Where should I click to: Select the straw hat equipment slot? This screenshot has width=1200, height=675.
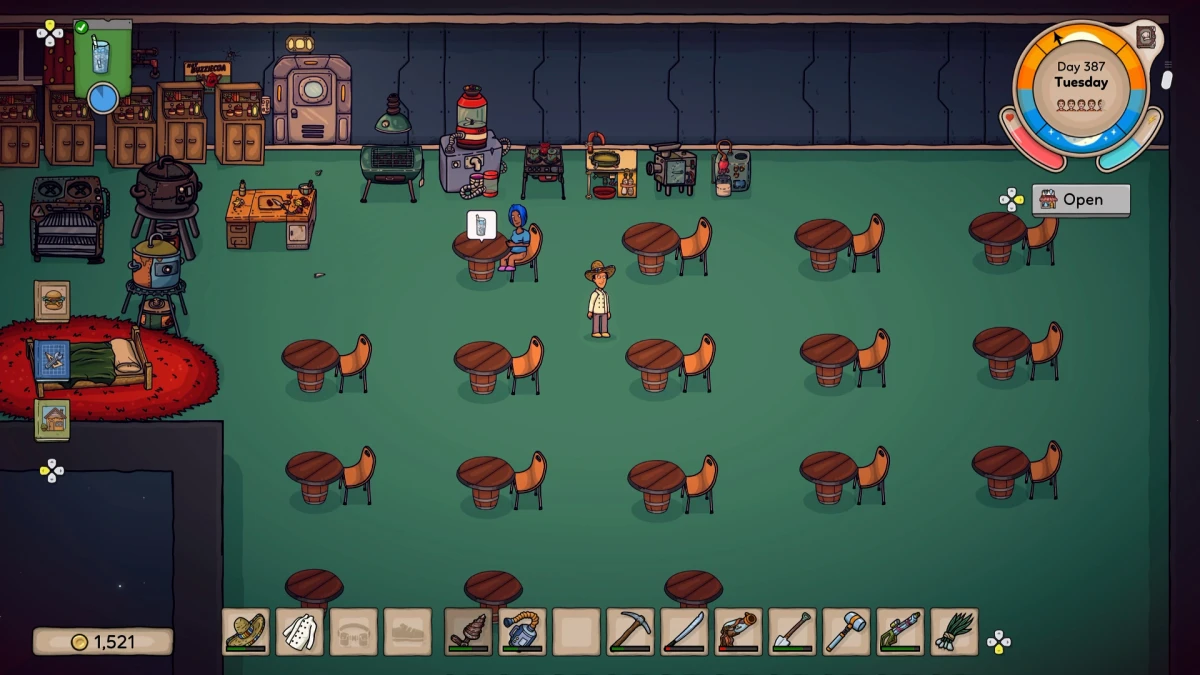tap(245, 632)
